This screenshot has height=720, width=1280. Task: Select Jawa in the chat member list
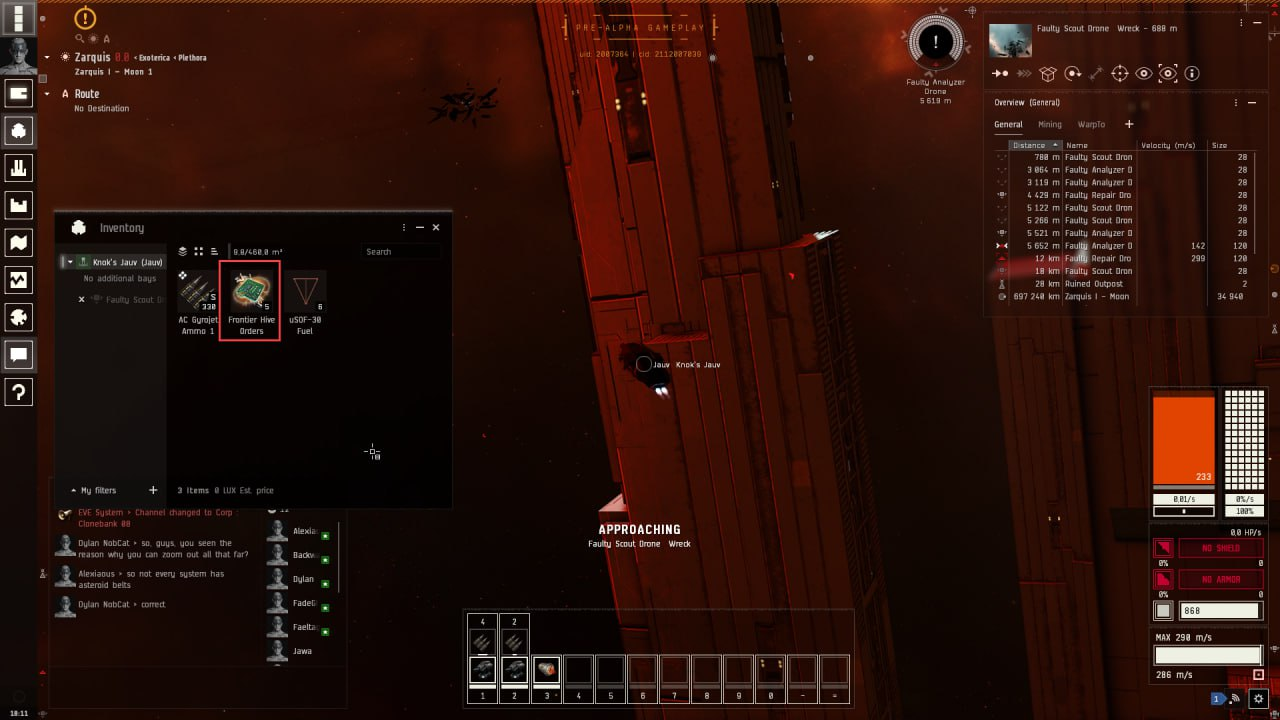click(x=302, y=651)
